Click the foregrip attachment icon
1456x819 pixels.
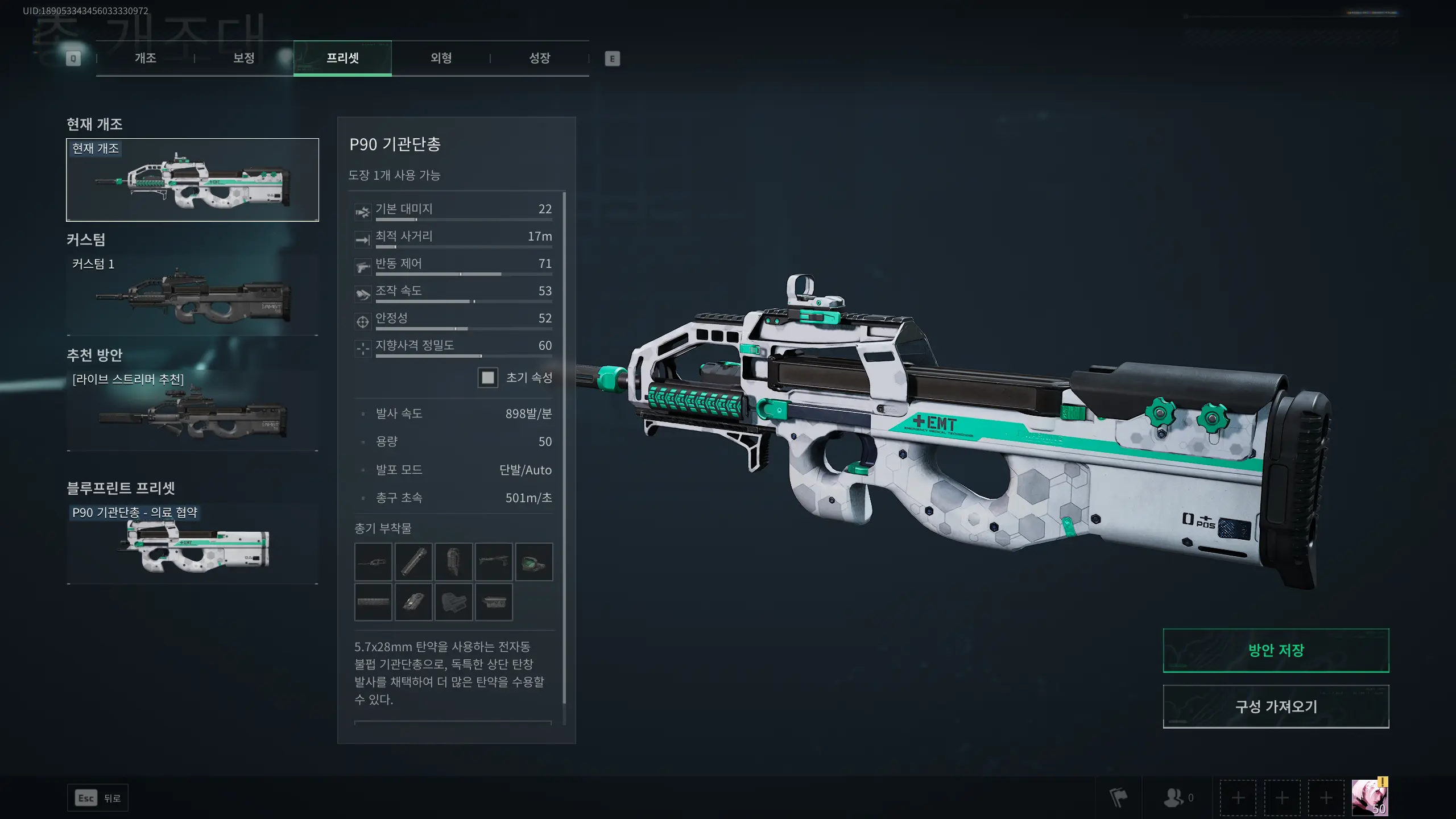[454, 562]
